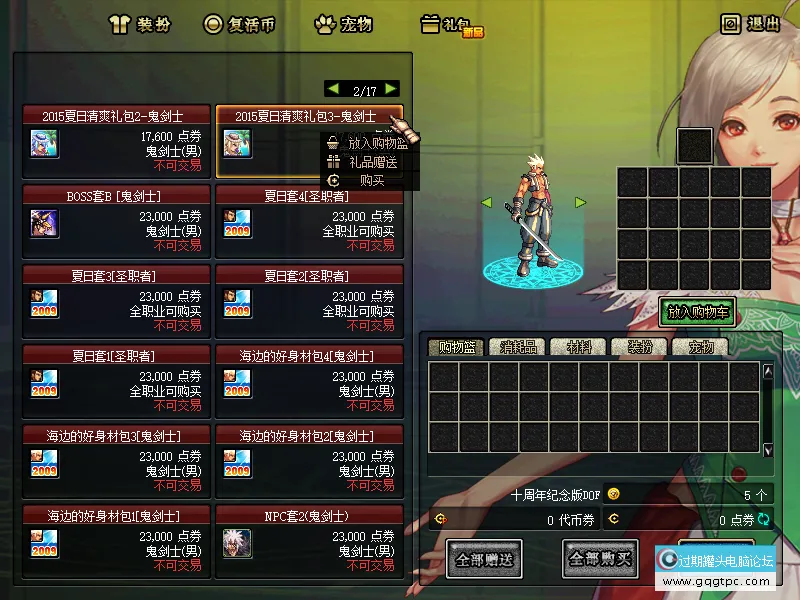Choose 礼品赠送 in the context menu
Viewport: 800px width, 600px height.
[372, 162]
